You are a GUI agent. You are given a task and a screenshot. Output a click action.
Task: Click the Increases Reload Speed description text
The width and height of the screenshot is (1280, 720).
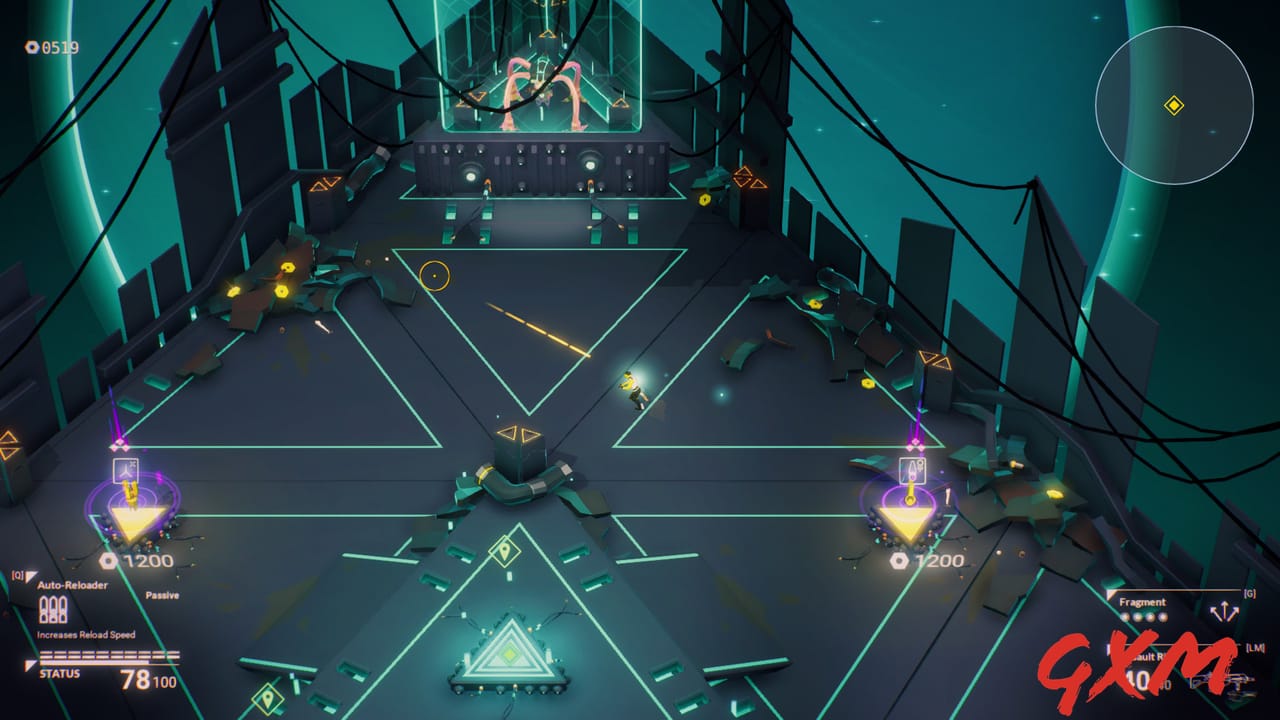(x=85, y=634)
